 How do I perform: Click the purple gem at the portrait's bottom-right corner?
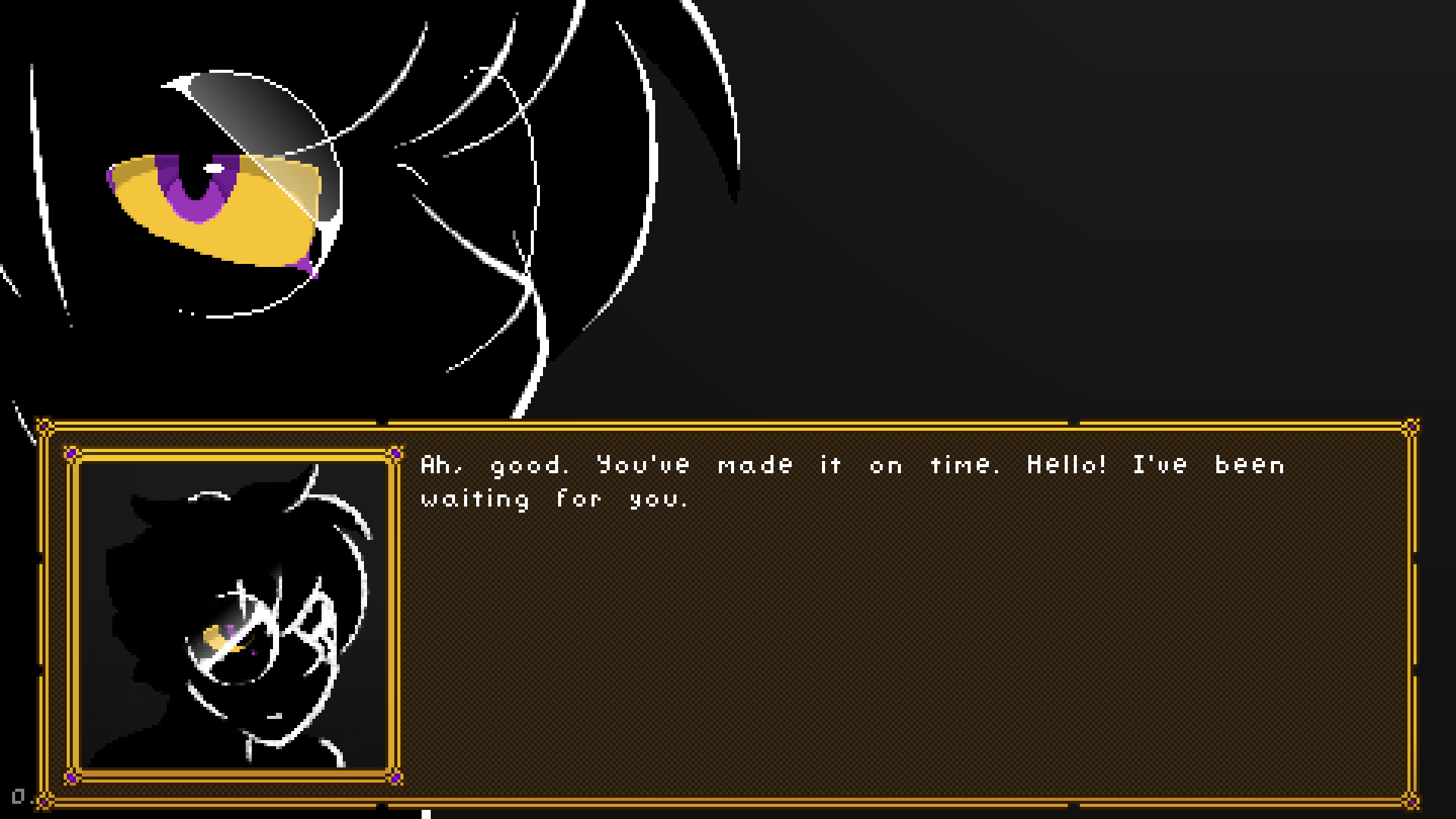coord(394,778)
